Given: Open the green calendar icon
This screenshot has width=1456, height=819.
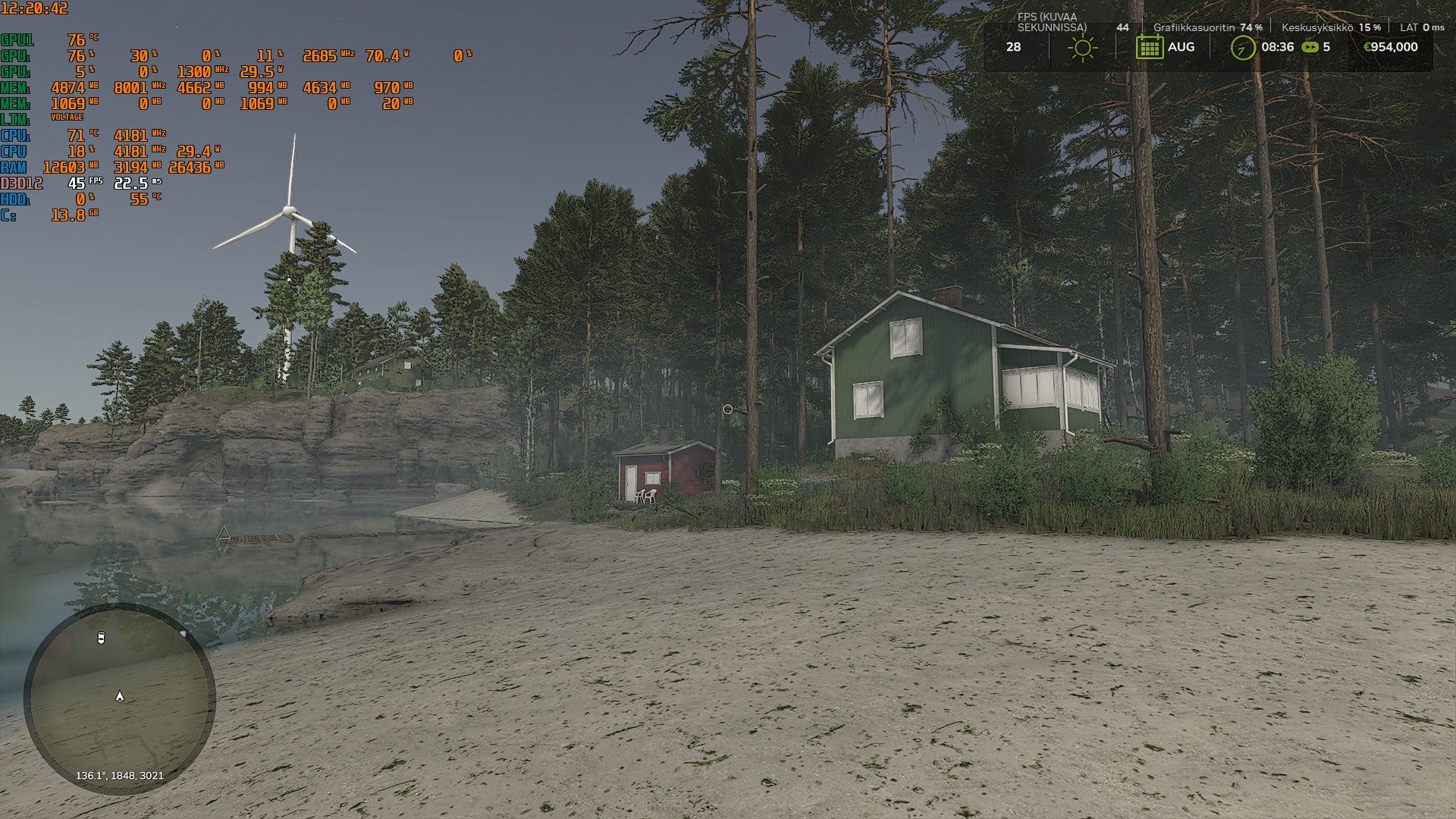Looking at the screenshot, I should pyautogui.click(x=1149, y=47).
